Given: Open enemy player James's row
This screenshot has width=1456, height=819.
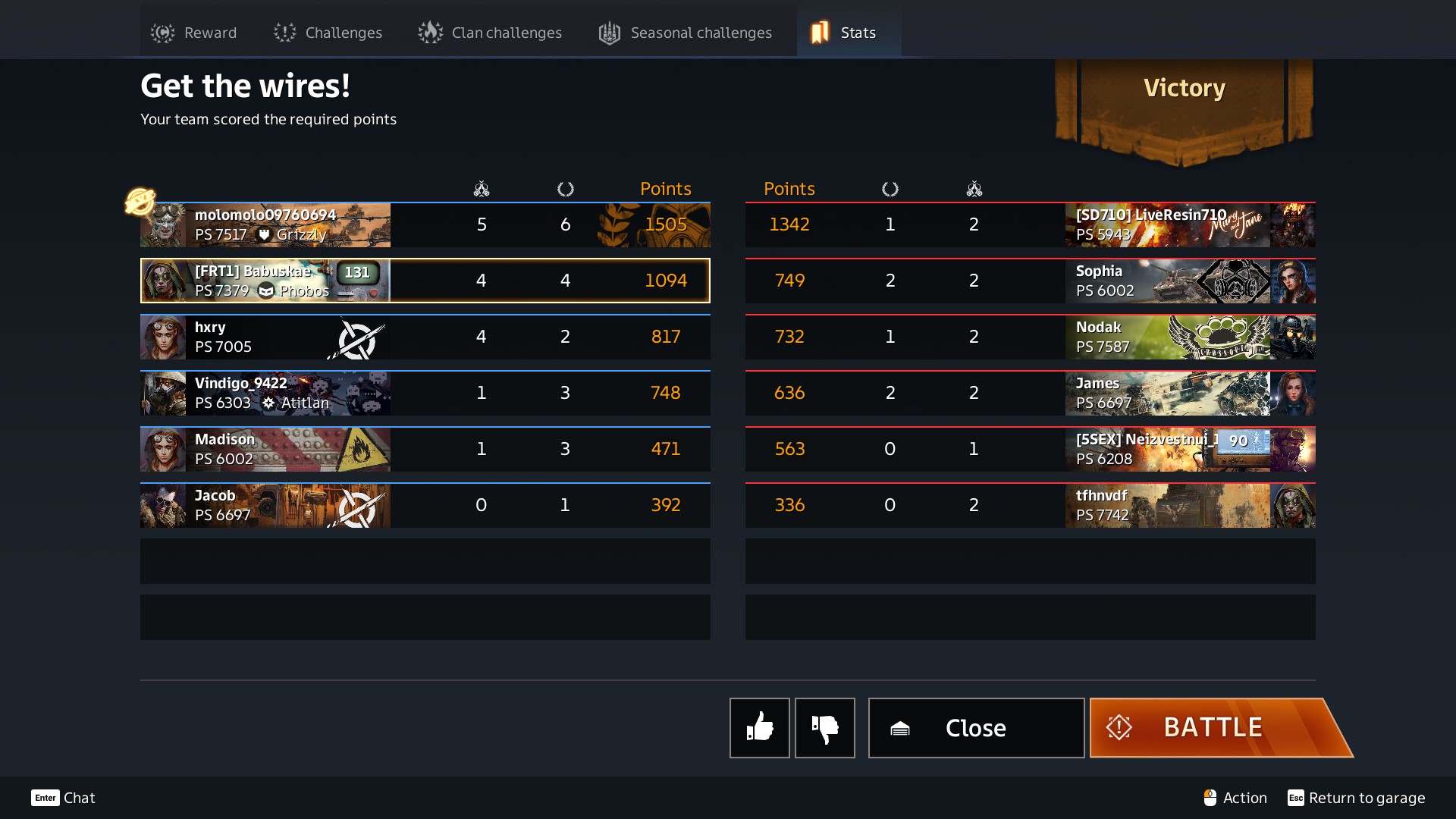Looking at the screenshot, I should coord(1030,394).
